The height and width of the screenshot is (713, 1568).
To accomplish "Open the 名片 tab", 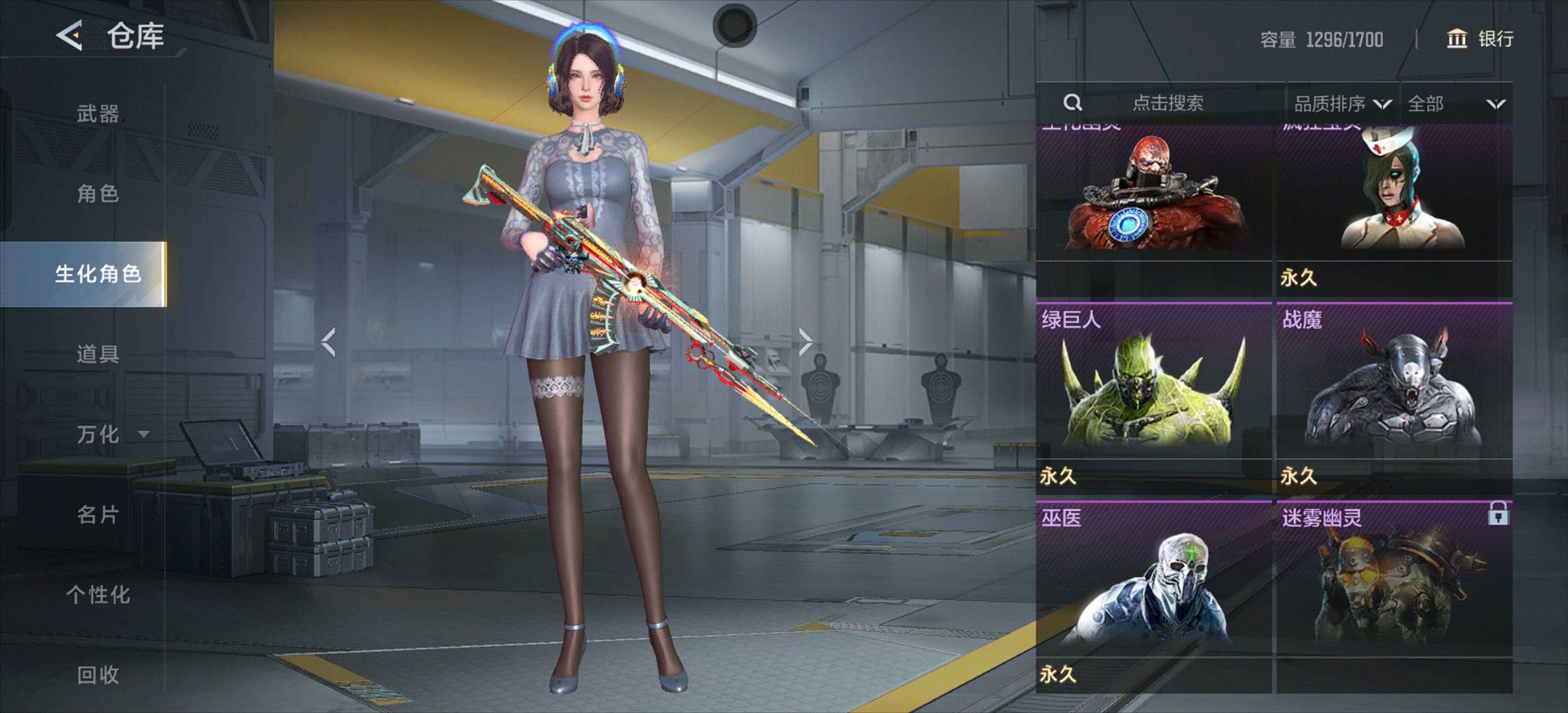I will (98, 514).
